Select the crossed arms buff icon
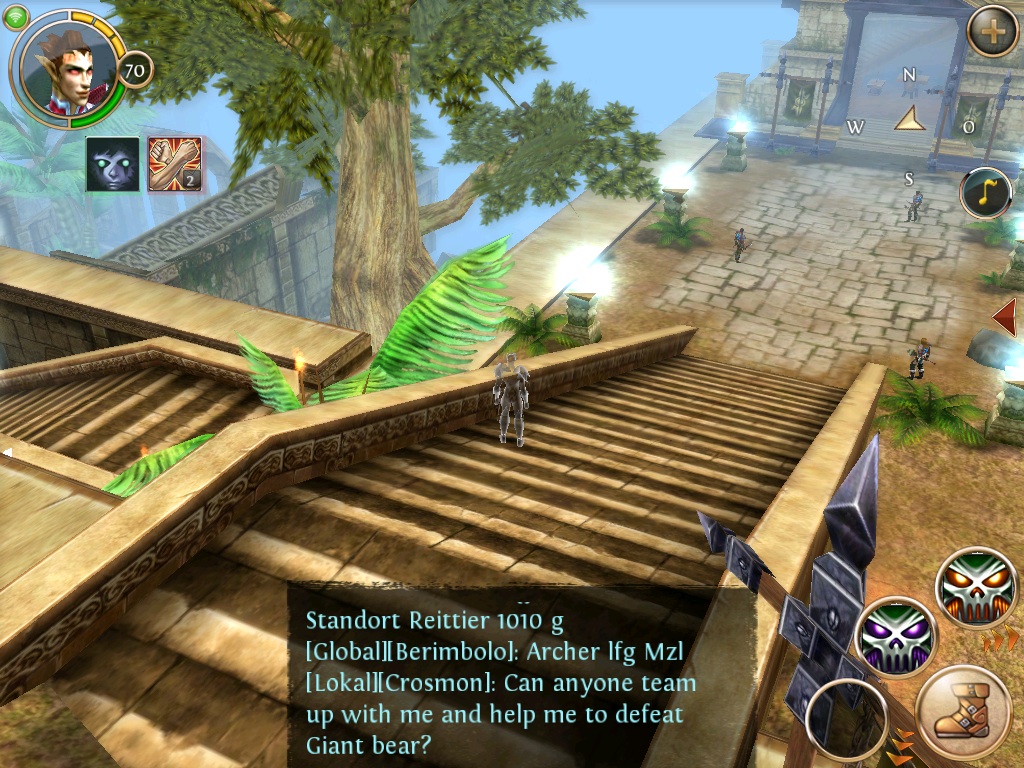The width and height of the screenshot is (1024, 768). (x=175, y=164)
